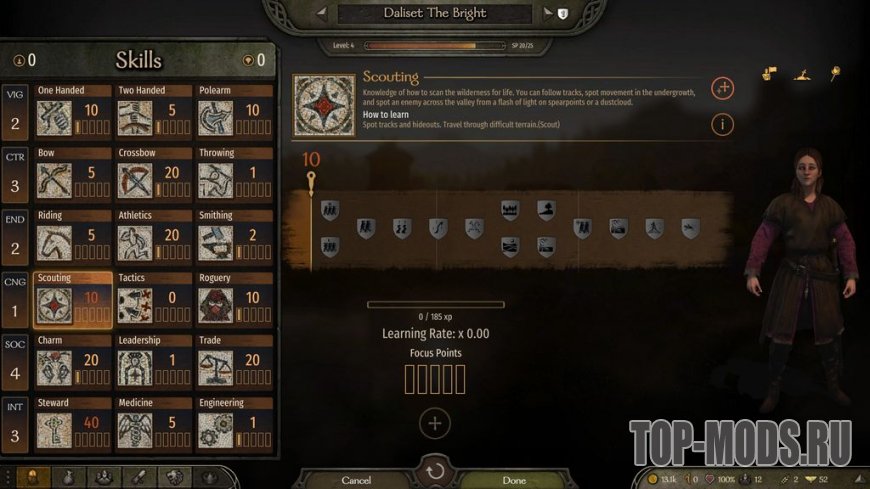
Task: Select the VIG attribute tab
Action: (15, 112)
